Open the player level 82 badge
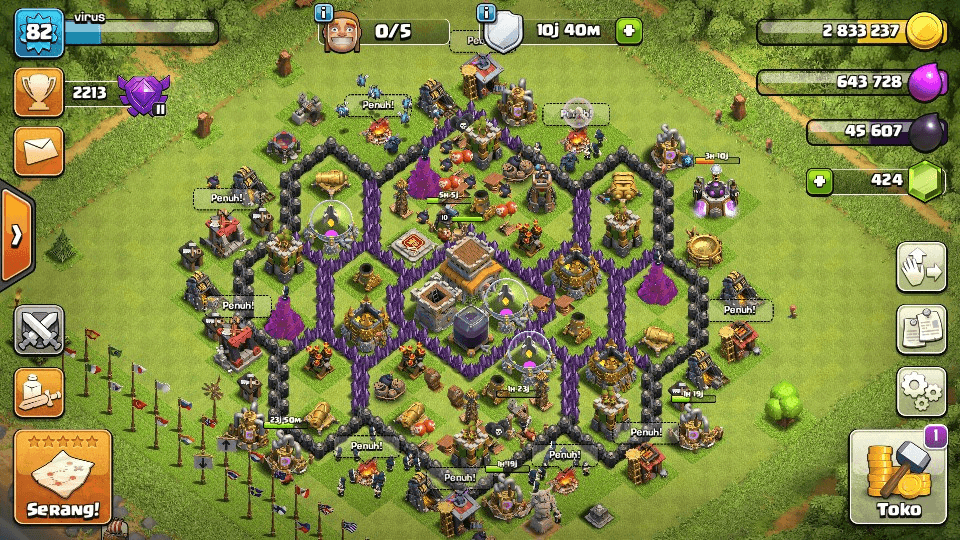Image resolution: width=960 pixels, height=540 pixels. (39, 33)
